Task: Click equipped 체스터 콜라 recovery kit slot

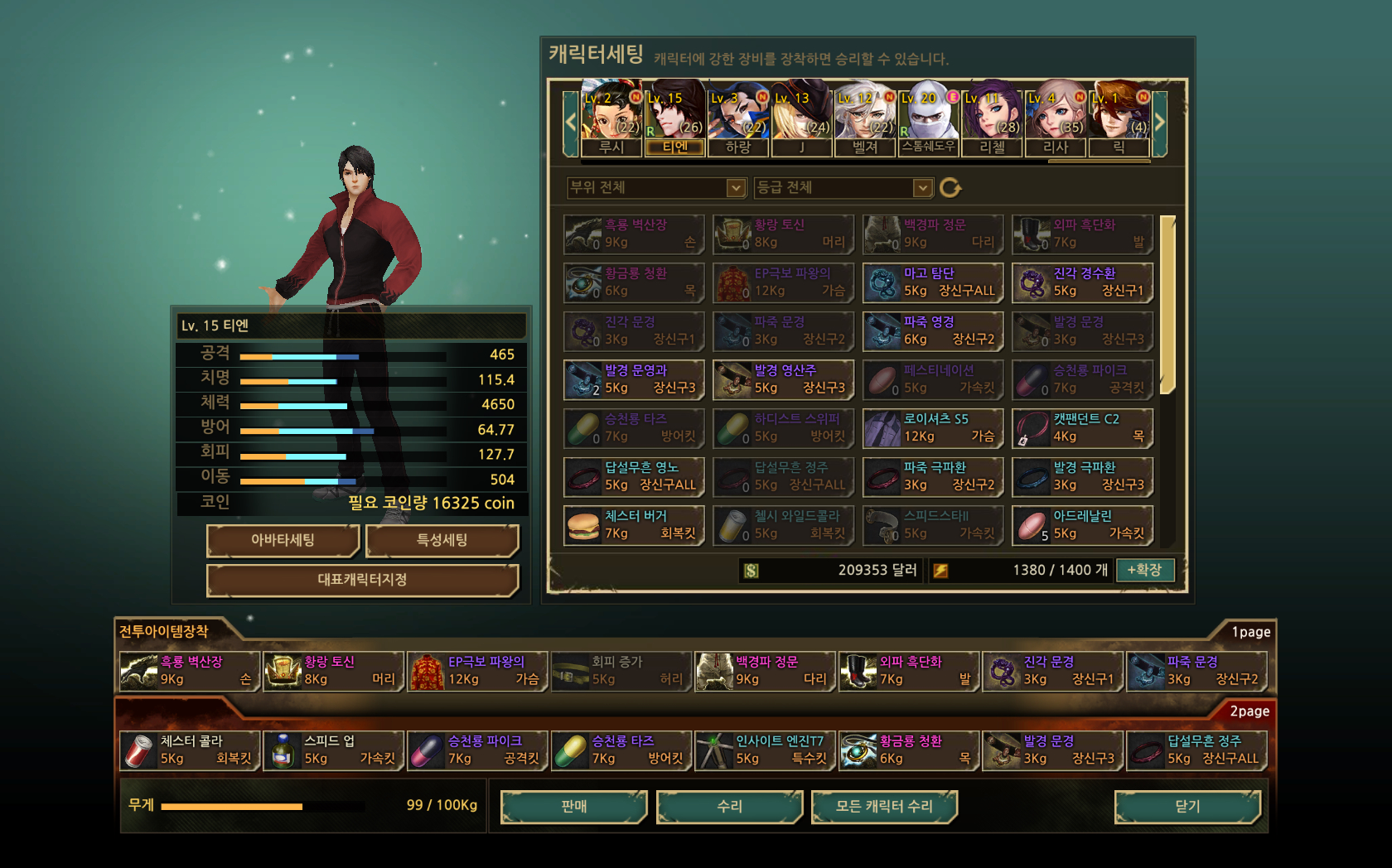Action: coord(191,750)
